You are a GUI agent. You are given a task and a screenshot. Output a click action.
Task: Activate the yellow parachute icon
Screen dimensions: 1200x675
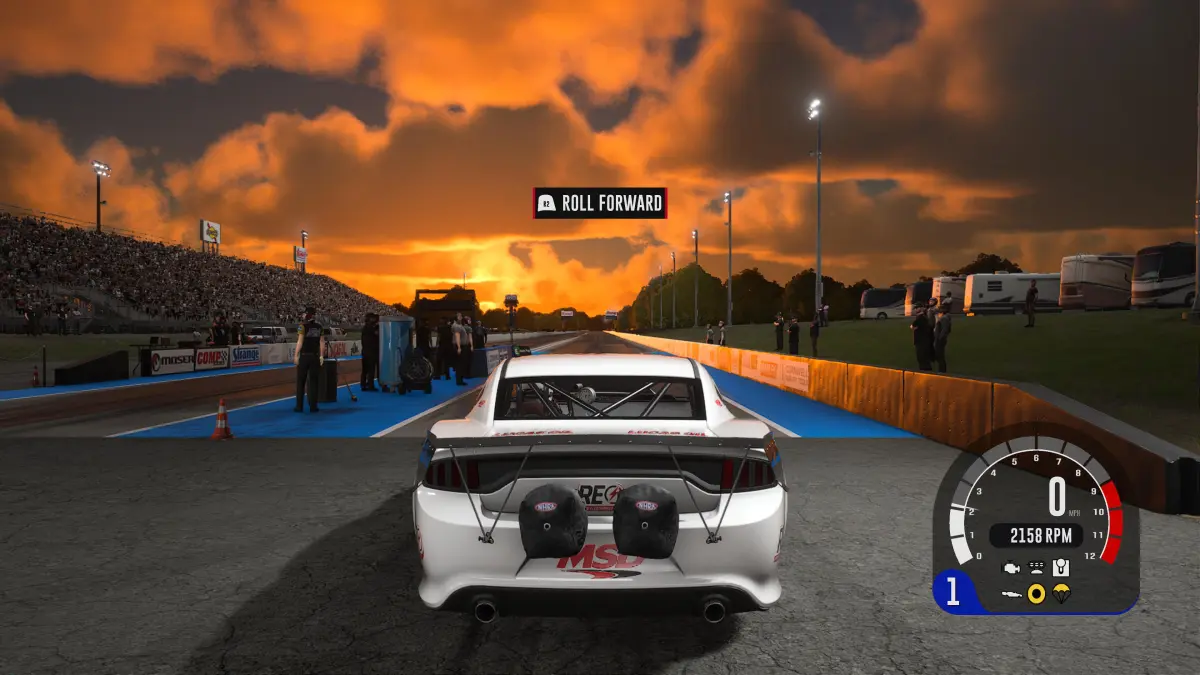click(1060, 594)
